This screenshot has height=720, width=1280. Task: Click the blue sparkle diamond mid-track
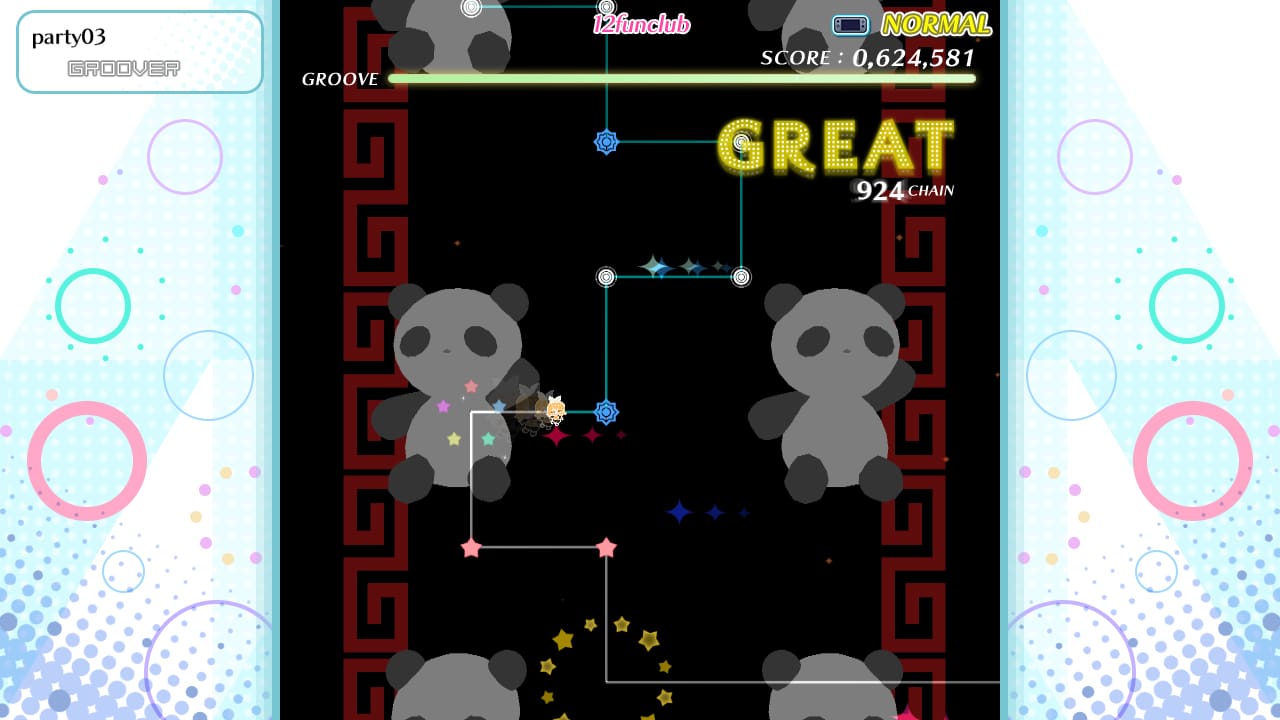tap(679, 511)
